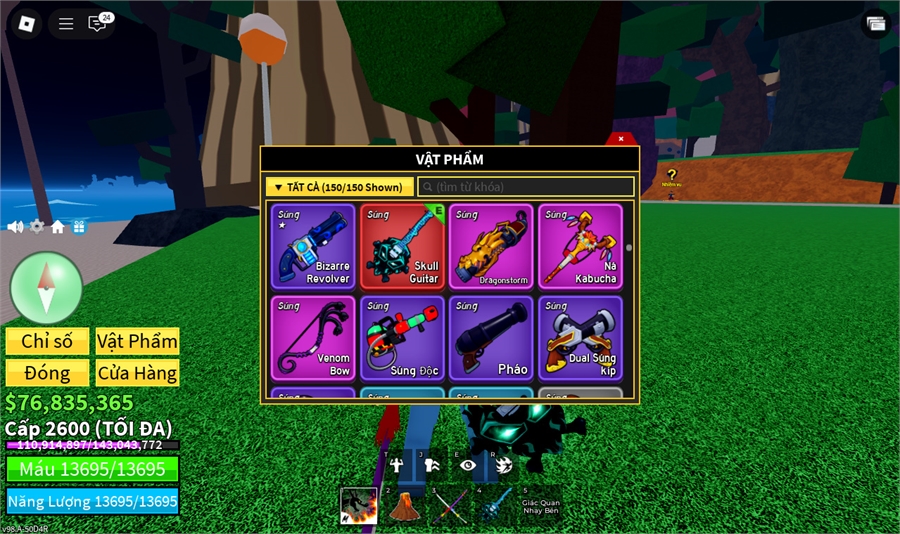Close the Vật Phẩm inventory window
This screenshot has width=900, height=534.
pyautogui.click(x=621, y=139)
